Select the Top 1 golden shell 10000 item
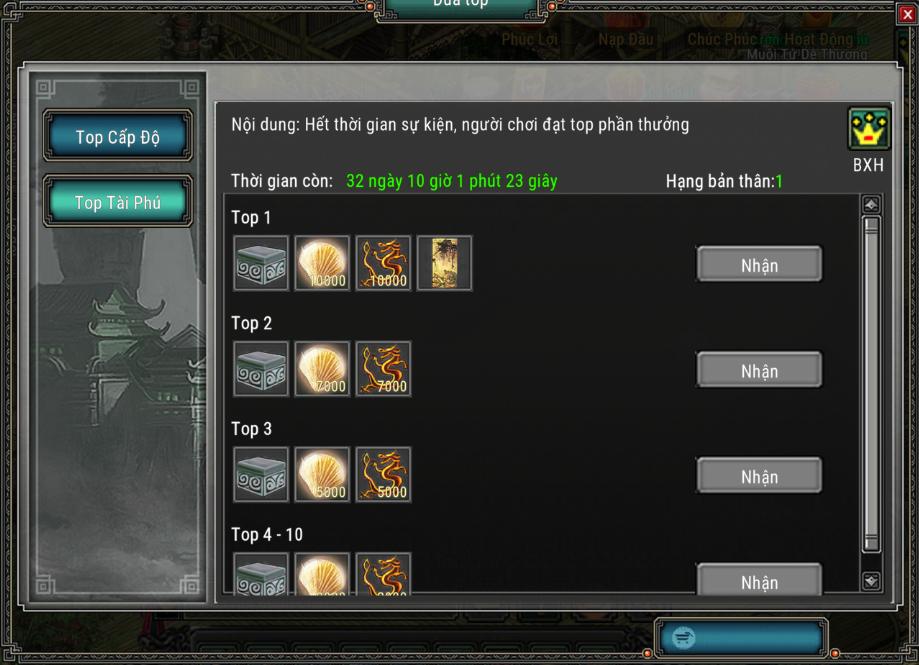 pyautogui.click(x=322, y=264)
